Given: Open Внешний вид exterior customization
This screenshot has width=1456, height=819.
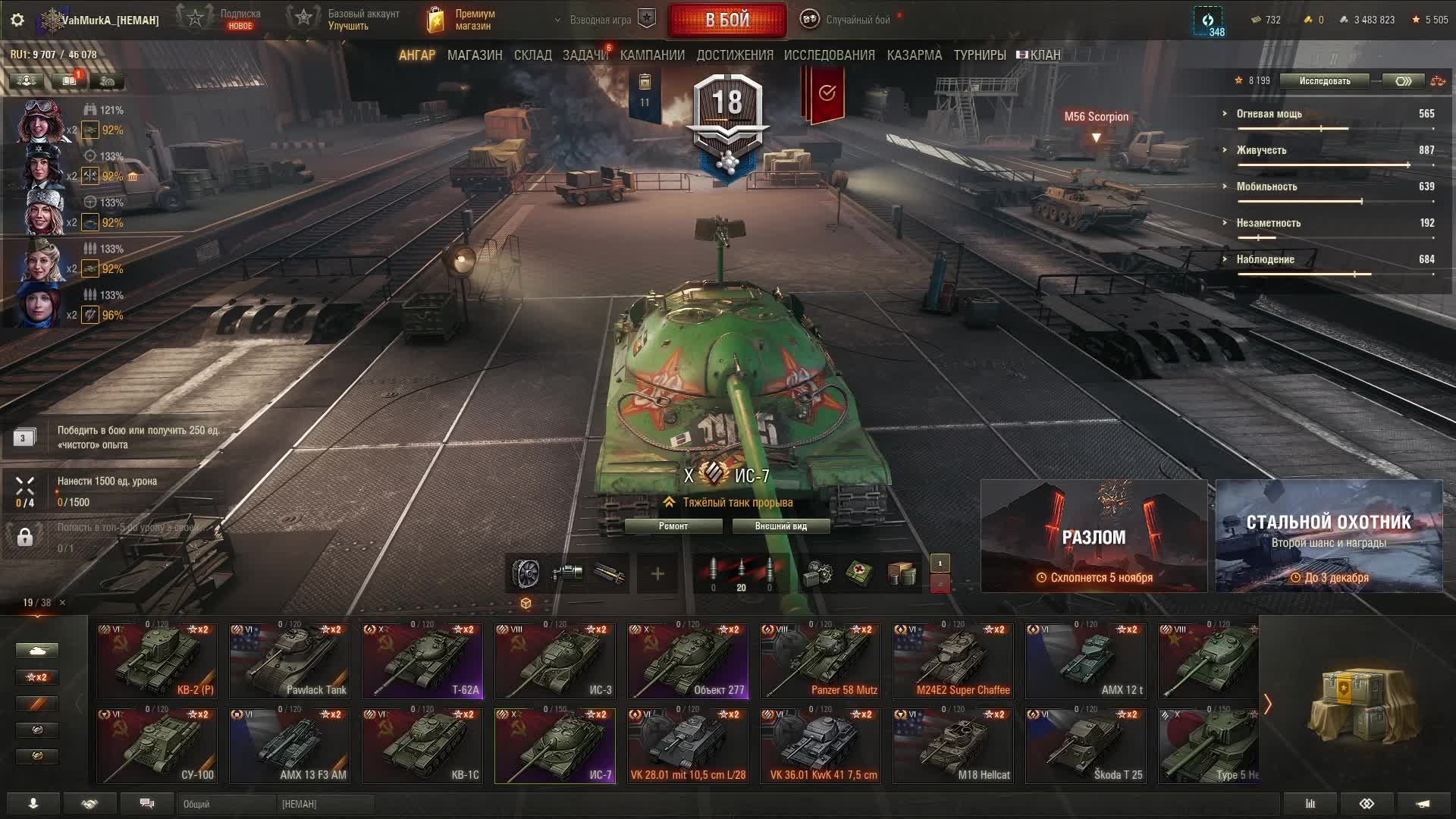Looking at the screenshot, I should pyautogui.click(x=780, y=526).
